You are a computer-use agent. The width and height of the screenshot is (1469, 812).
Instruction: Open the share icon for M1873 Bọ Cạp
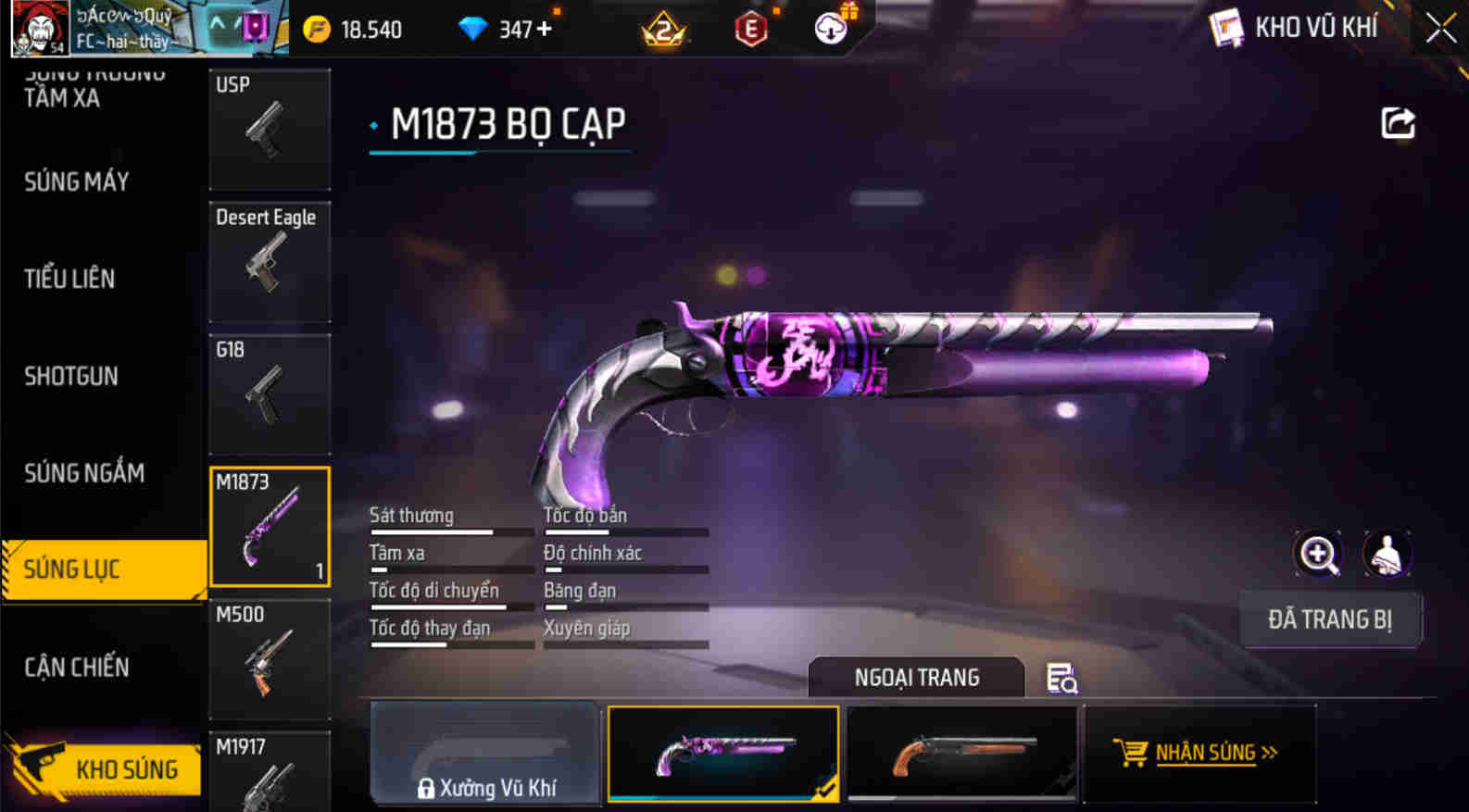[1399, 123]
